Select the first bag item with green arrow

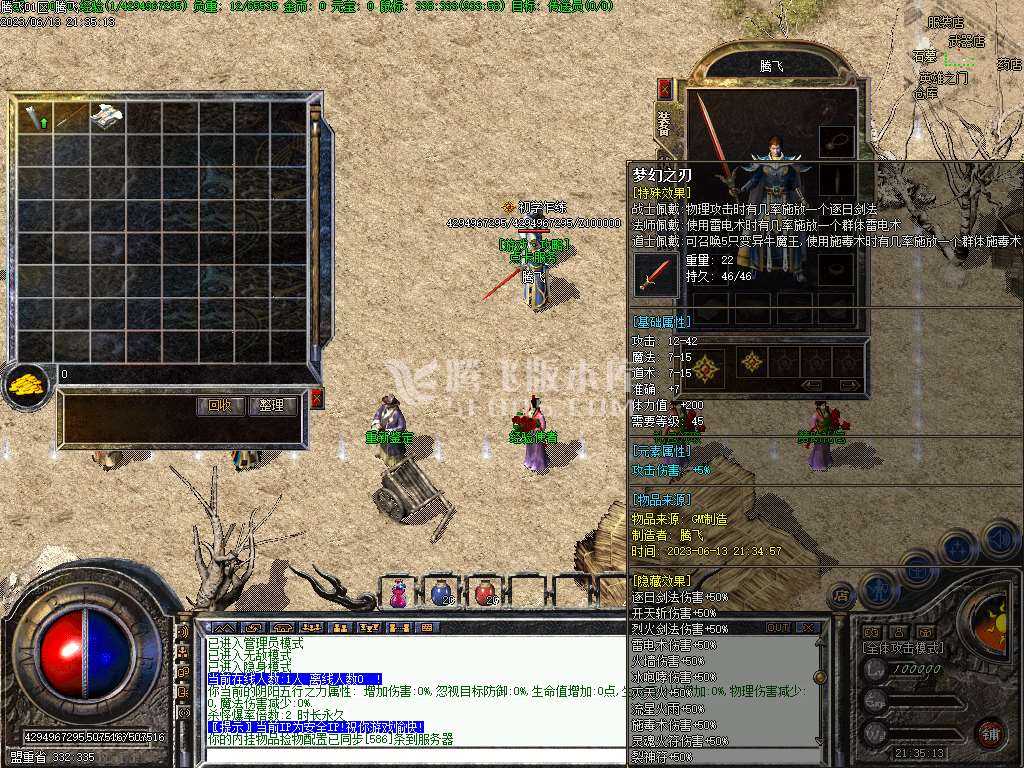click(36, 117)
